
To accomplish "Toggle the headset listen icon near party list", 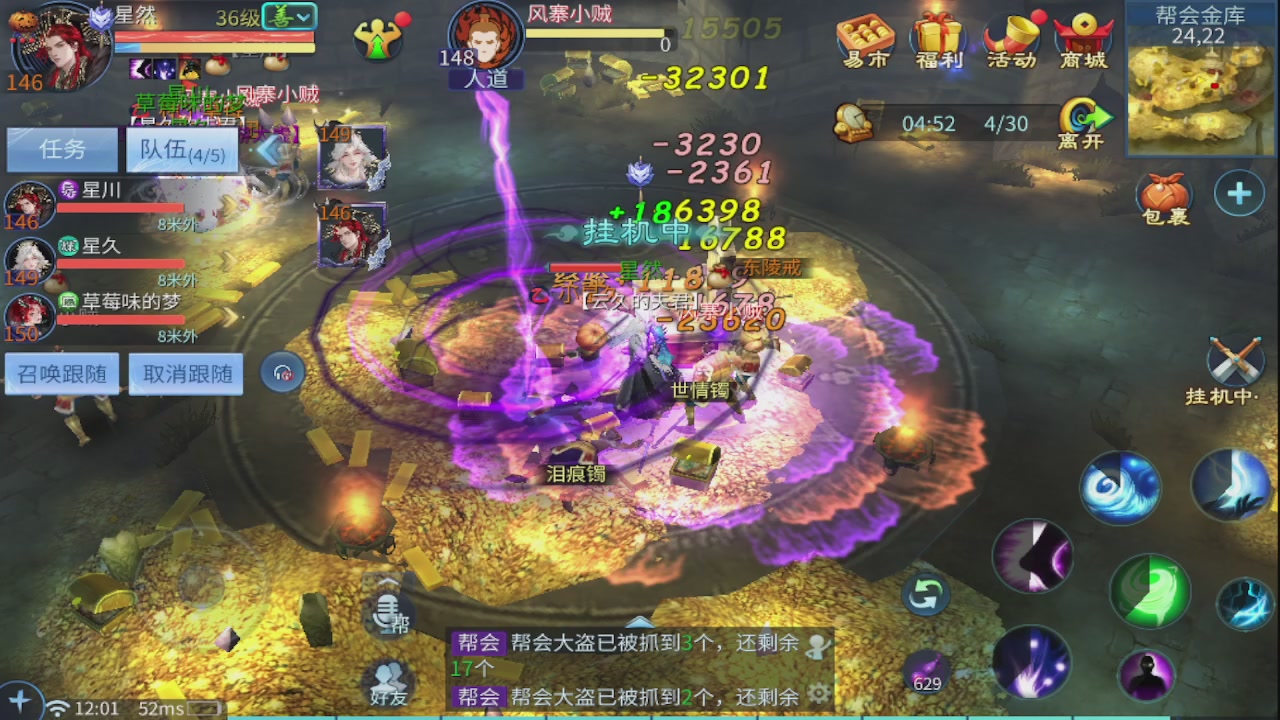I will pos(282,372).
